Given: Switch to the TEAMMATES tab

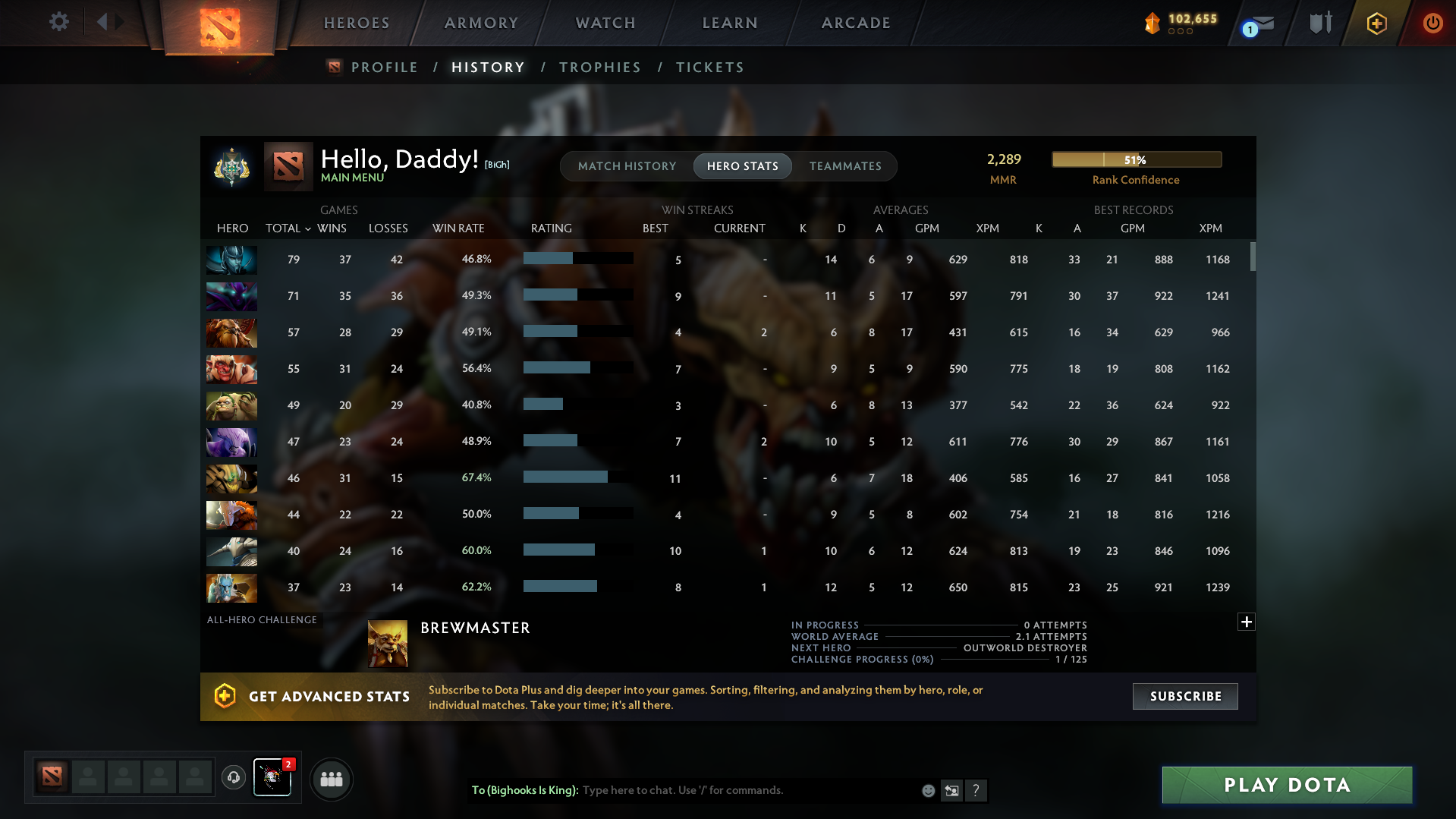Looking at the screenshot, I should click(846, 166).
